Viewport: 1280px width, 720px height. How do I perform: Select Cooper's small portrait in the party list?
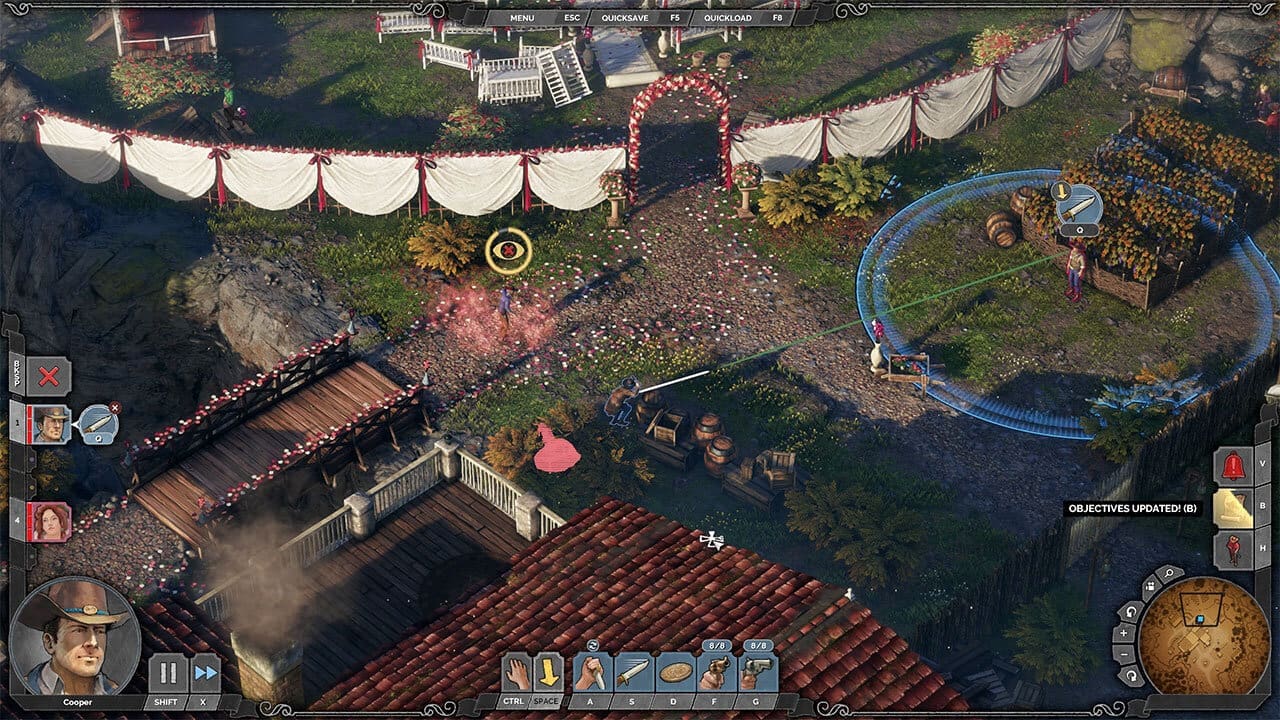click(50, 424)
